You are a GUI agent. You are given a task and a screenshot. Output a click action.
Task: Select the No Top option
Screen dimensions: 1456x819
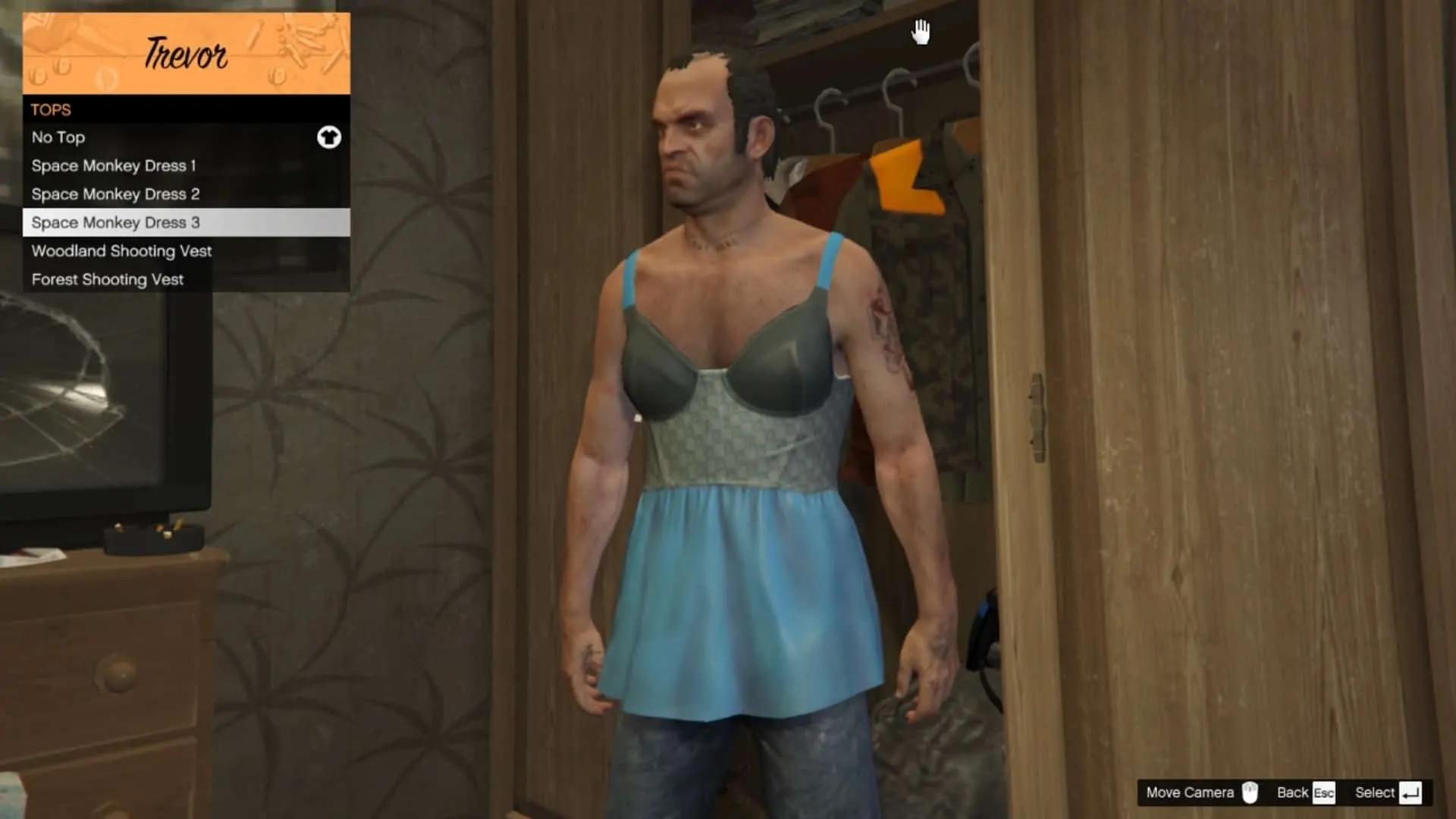[x=186, y=137]
